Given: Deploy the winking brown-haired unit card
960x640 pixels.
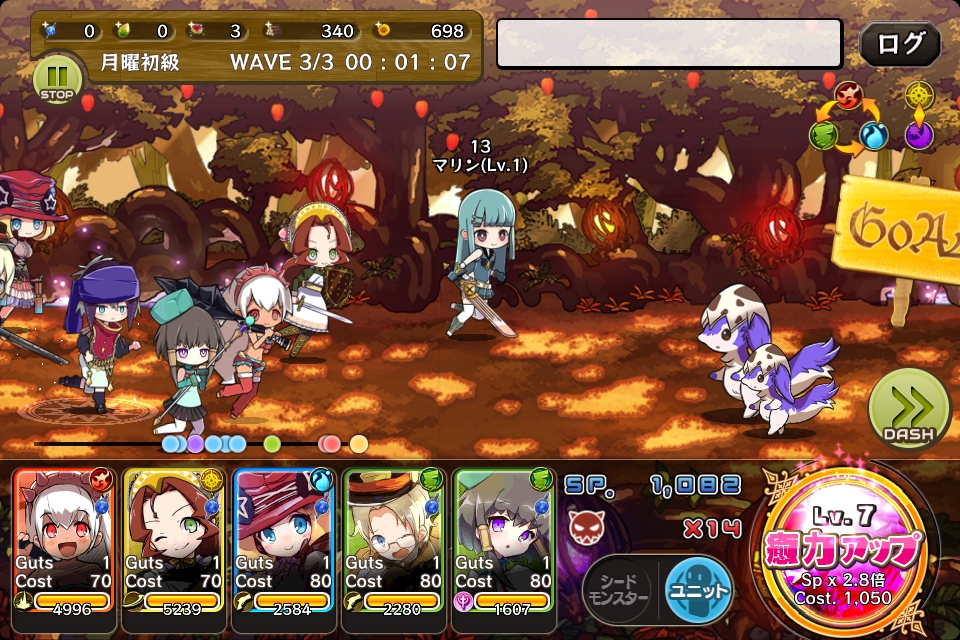Looking at the screenshot, I should (175, 538).
